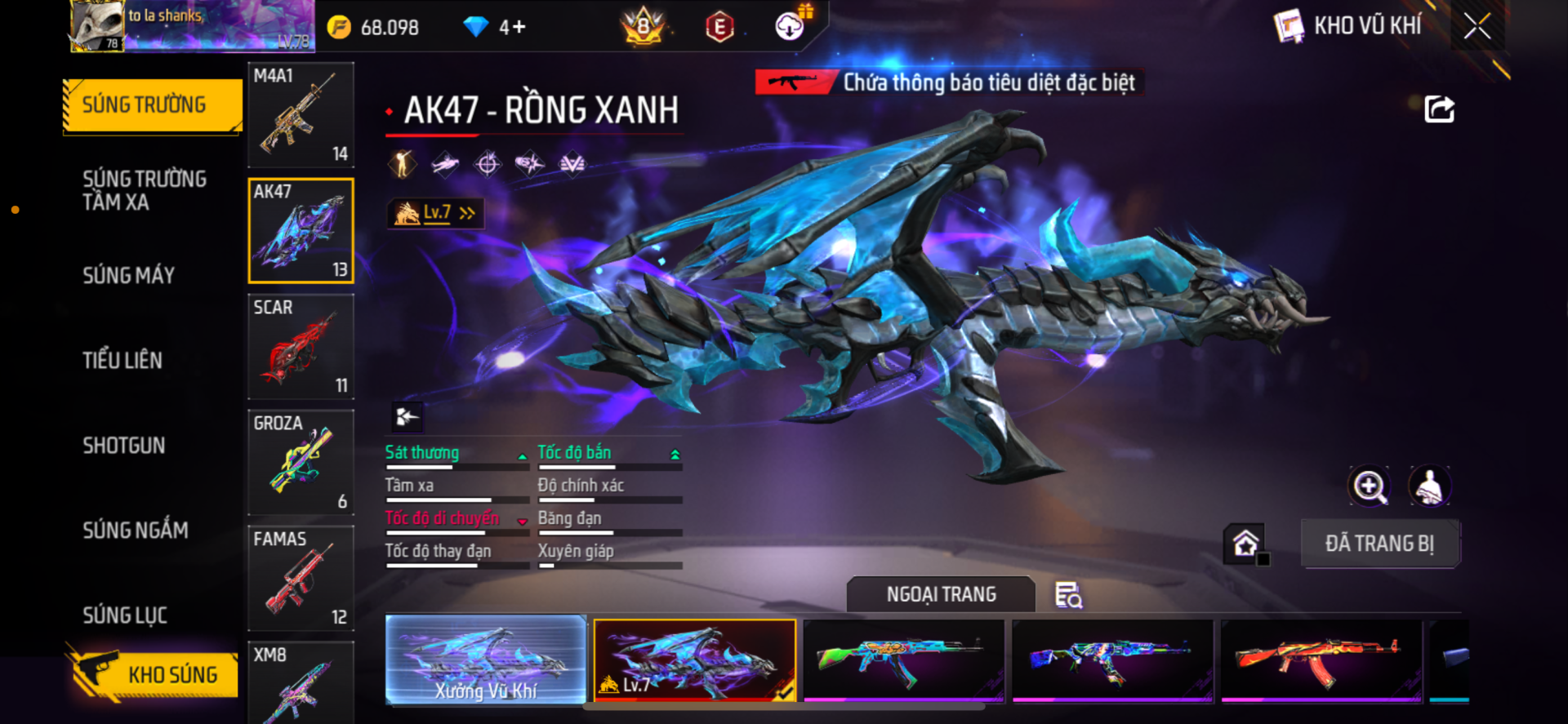Choose the SCAR weapon tile

coord(301,347)
